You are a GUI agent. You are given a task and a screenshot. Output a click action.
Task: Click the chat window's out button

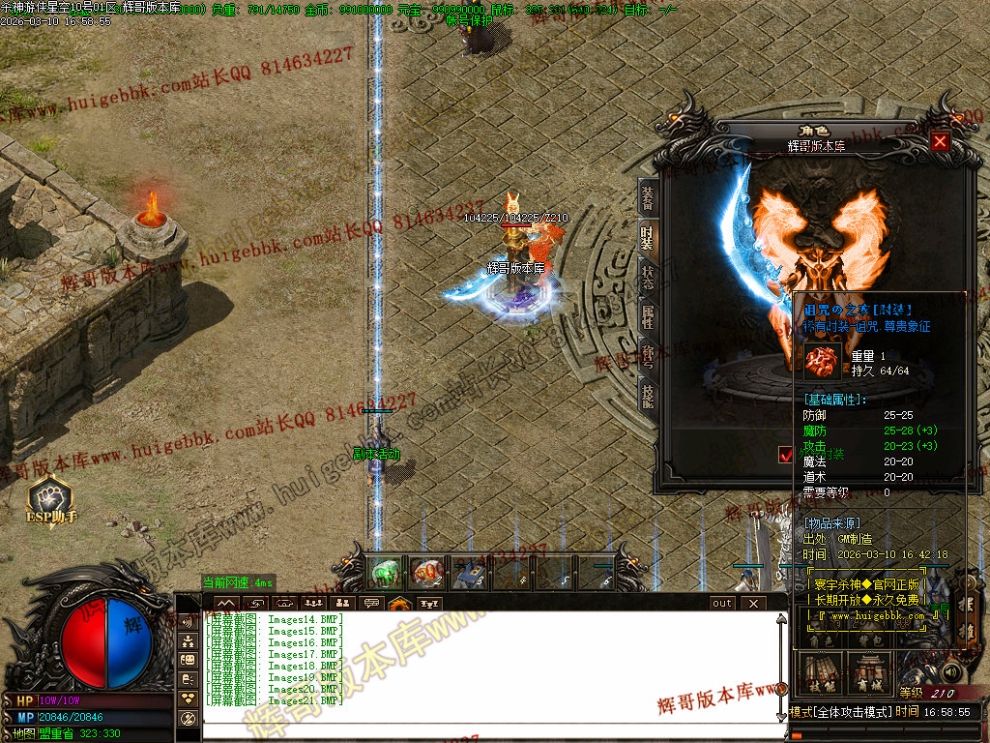(x=722, y=604)
